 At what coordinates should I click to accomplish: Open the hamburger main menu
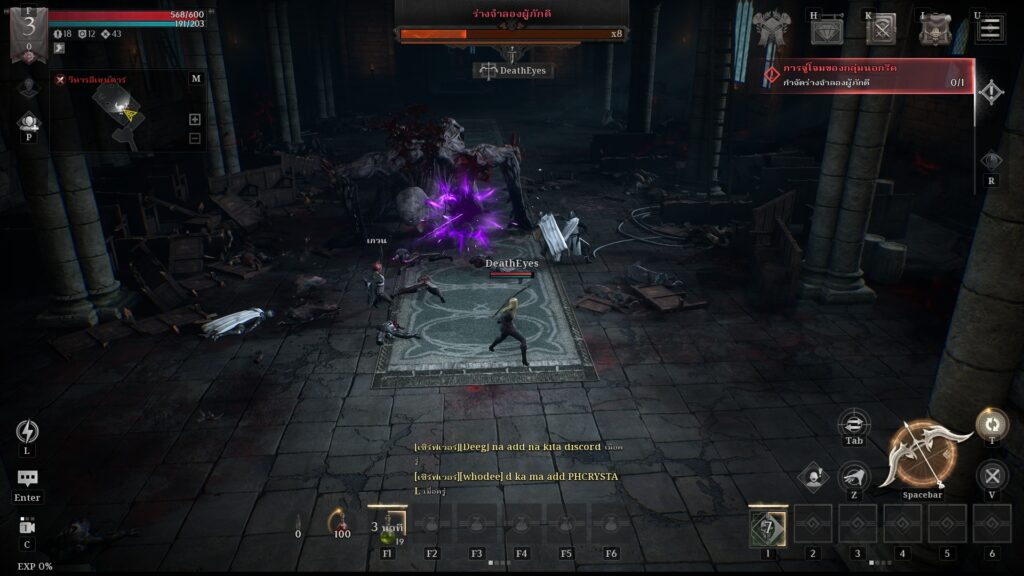[990, 28]
